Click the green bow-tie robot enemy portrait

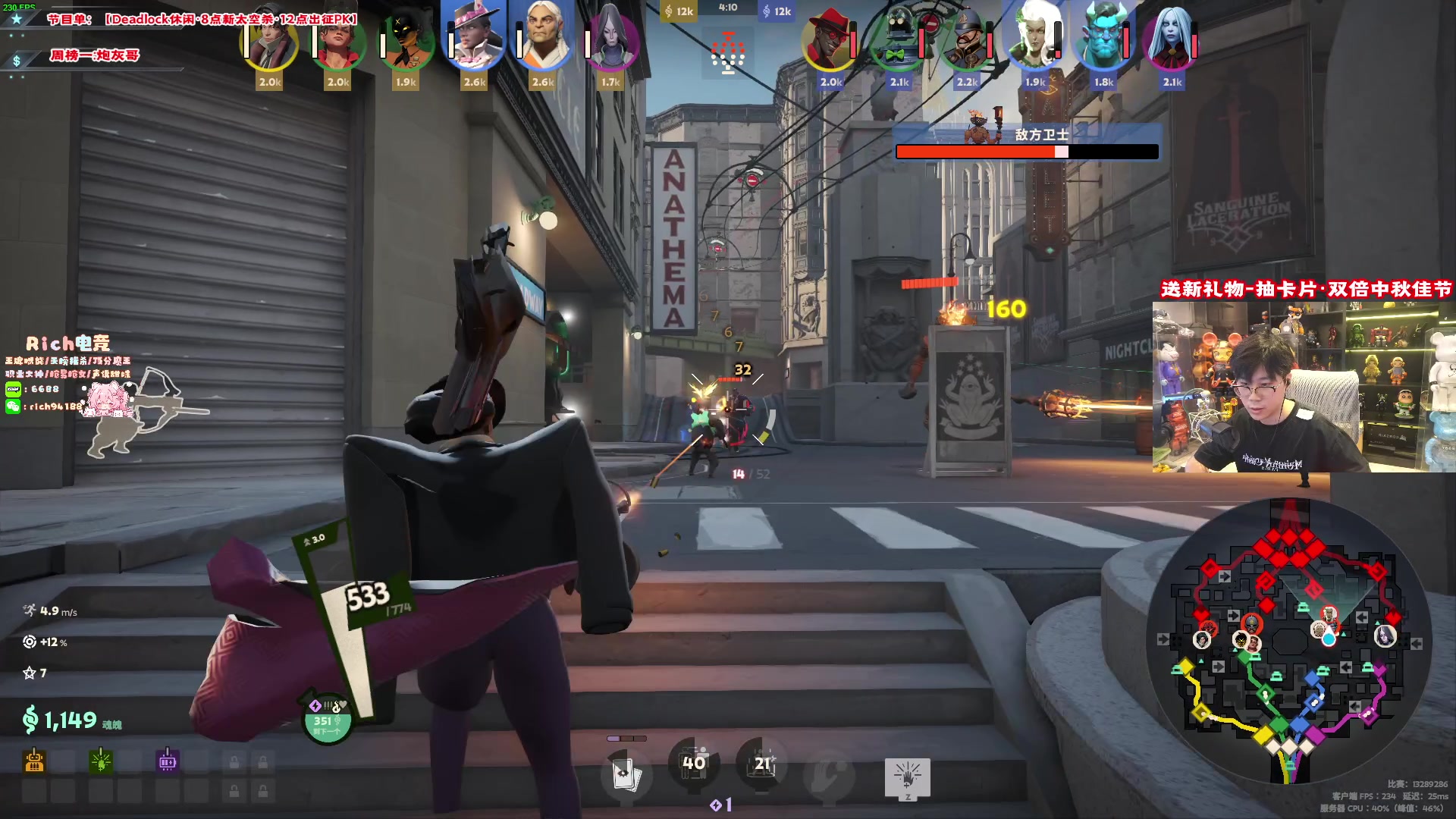point(899,39)
